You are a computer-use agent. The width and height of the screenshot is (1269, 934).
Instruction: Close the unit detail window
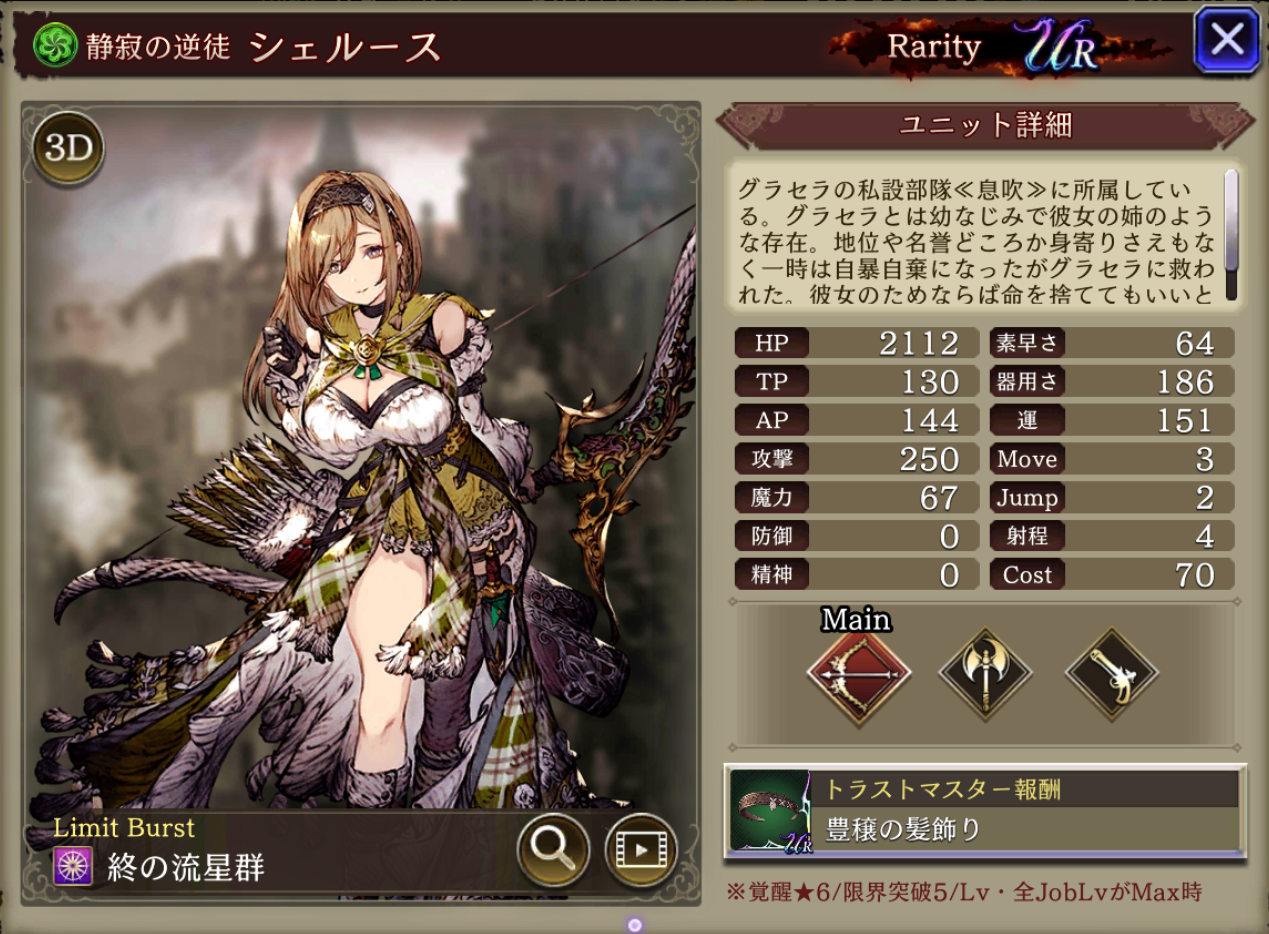click(1226, 39)
